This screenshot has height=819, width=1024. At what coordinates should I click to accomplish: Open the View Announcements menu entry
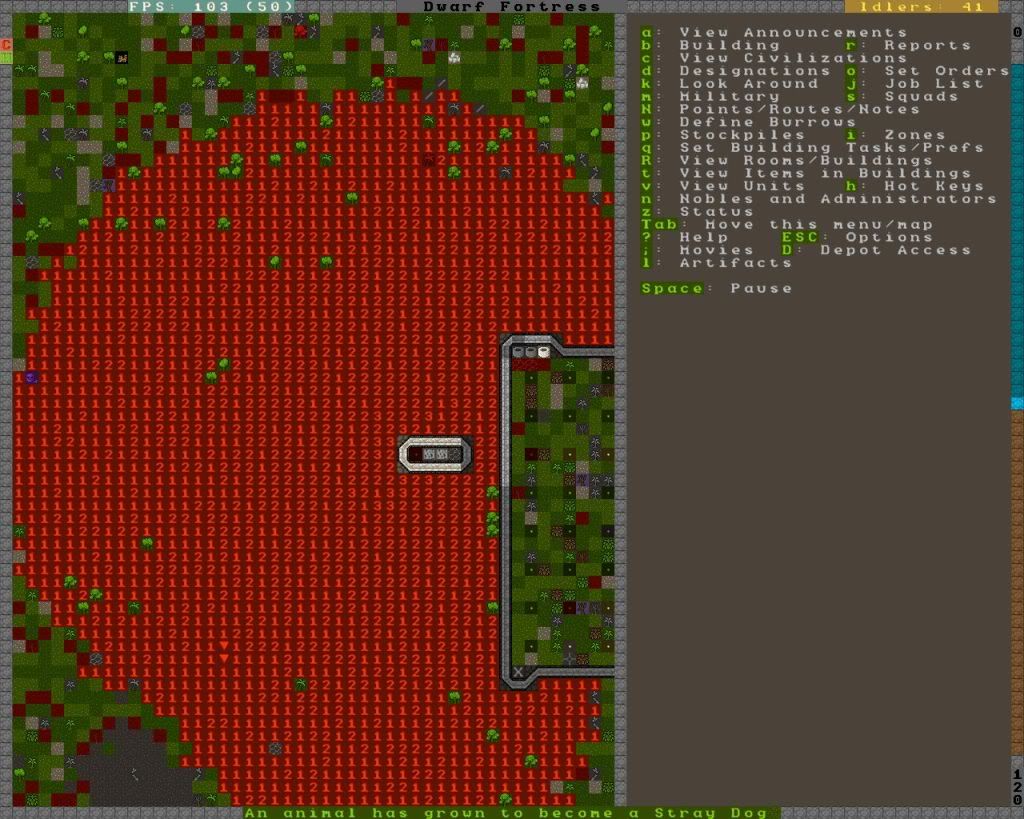click(x=792, y=32)
